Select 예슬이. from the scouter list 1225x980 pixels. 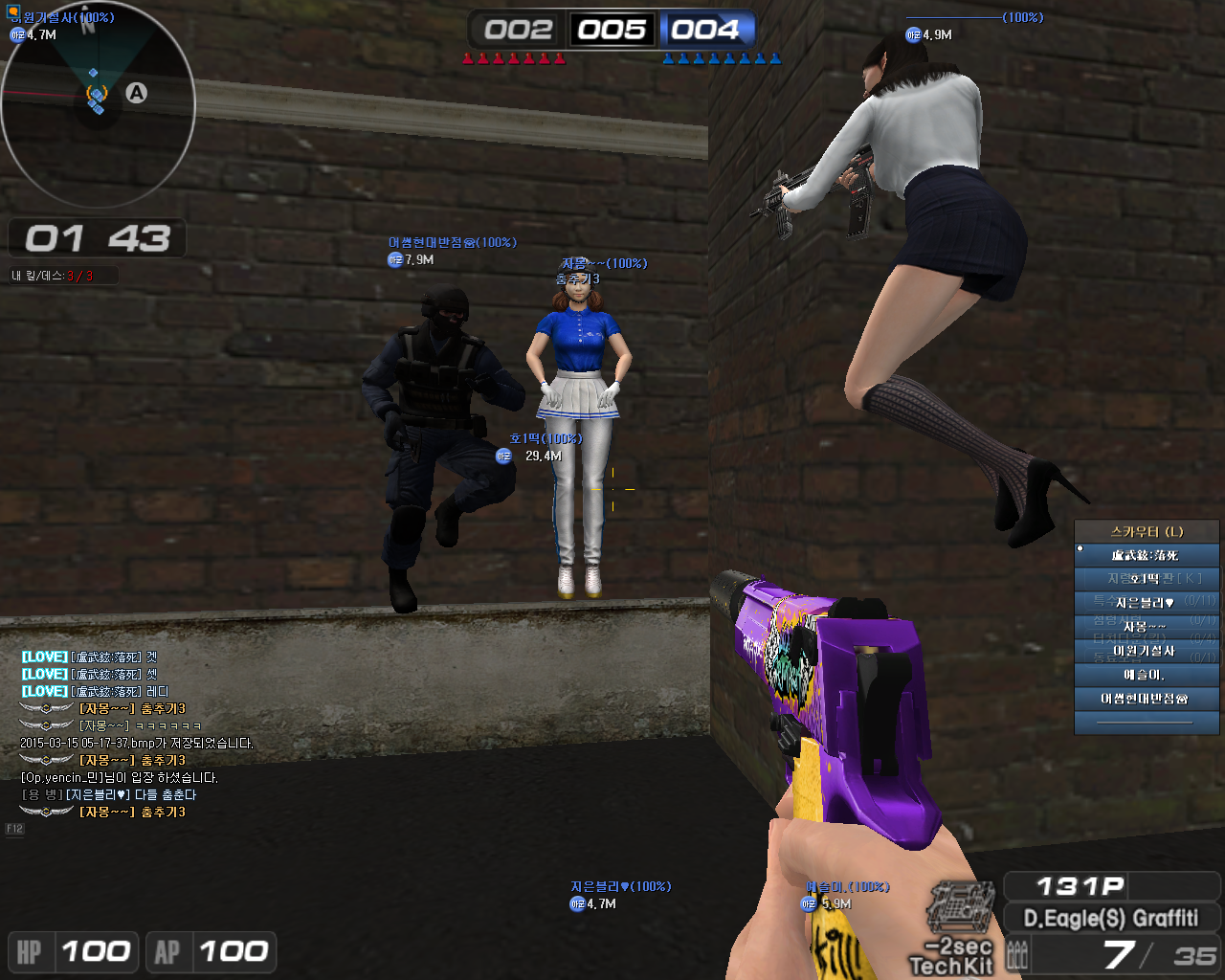coord(1147,675)
